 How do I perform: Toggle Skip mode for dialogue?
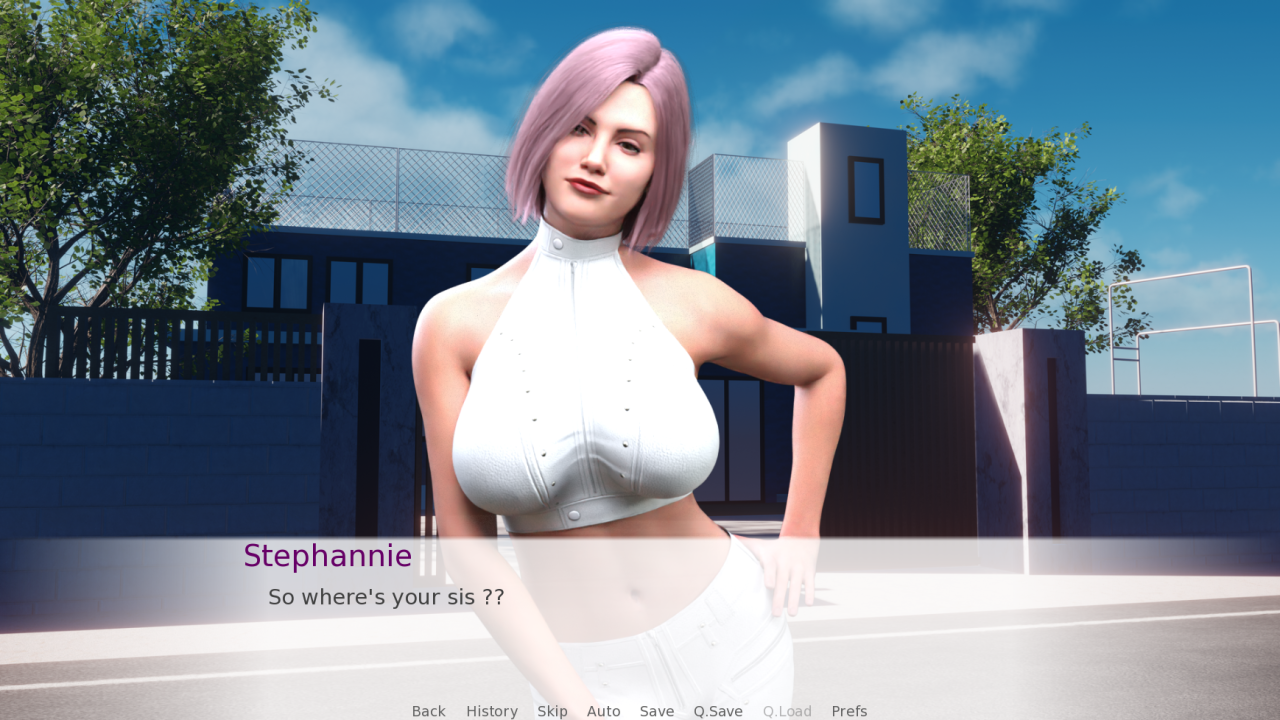552,711
